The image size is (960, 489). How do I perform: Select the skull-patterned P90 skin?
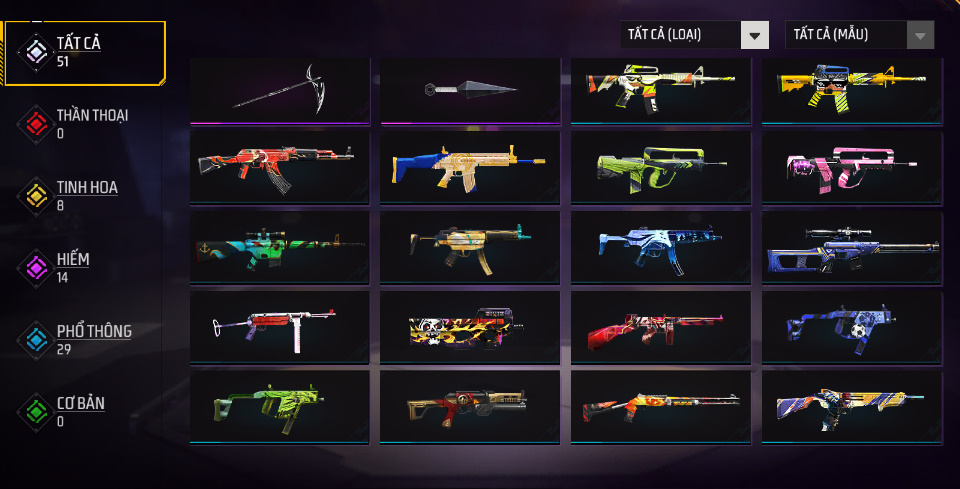470,325
